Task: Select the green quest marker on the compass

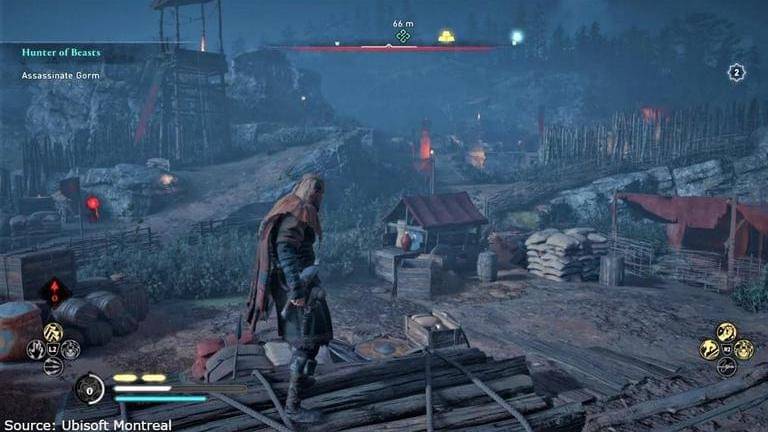Action: point(403,36)
